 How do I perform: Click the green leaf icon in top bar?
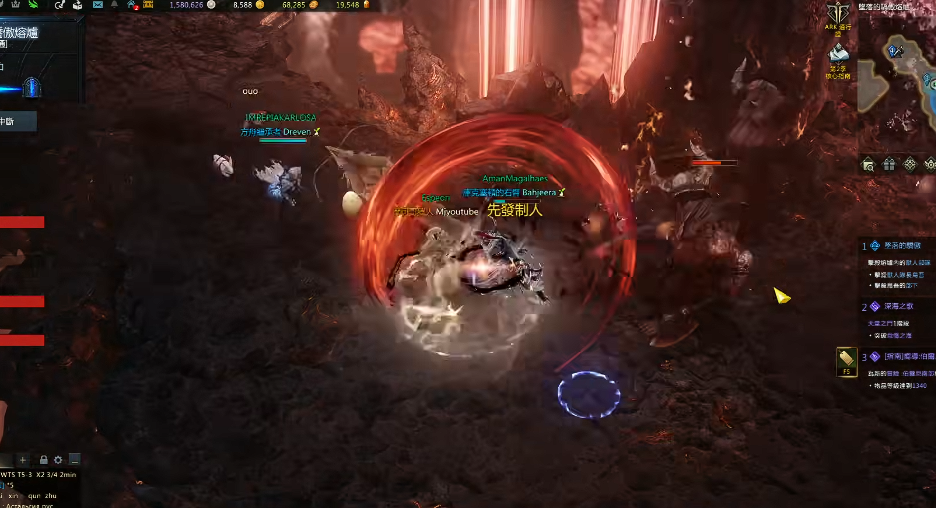click(33, 5)
